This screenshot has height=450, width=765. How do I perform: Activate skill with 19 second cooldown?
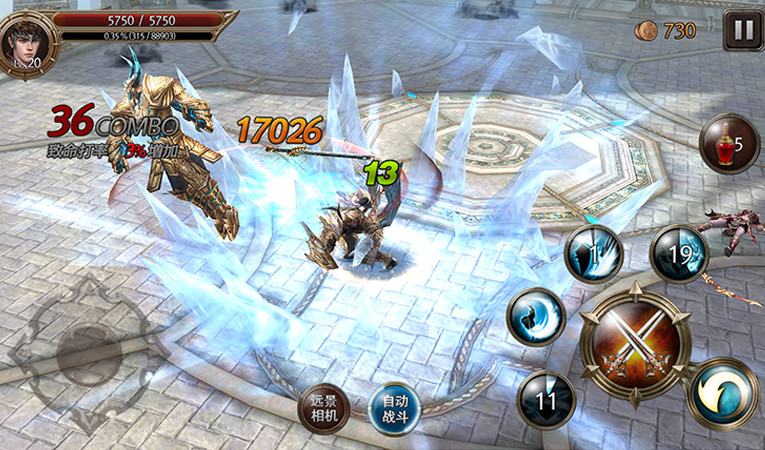tap(679, 254)
